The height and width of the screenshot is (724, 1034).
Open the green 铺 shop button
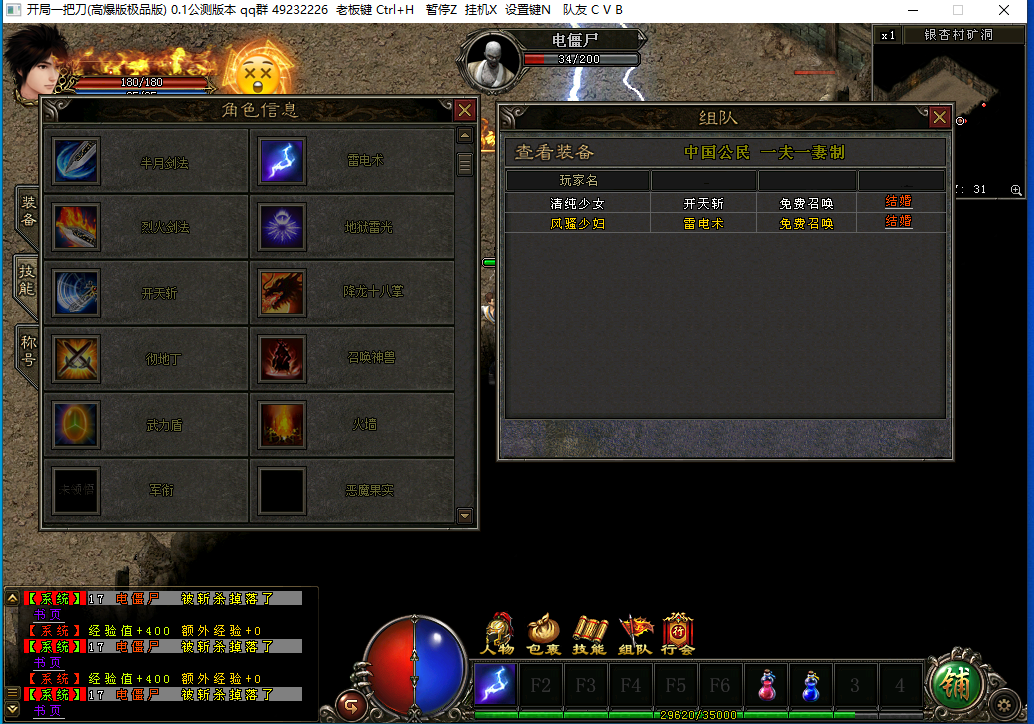[x=957, y=683]
